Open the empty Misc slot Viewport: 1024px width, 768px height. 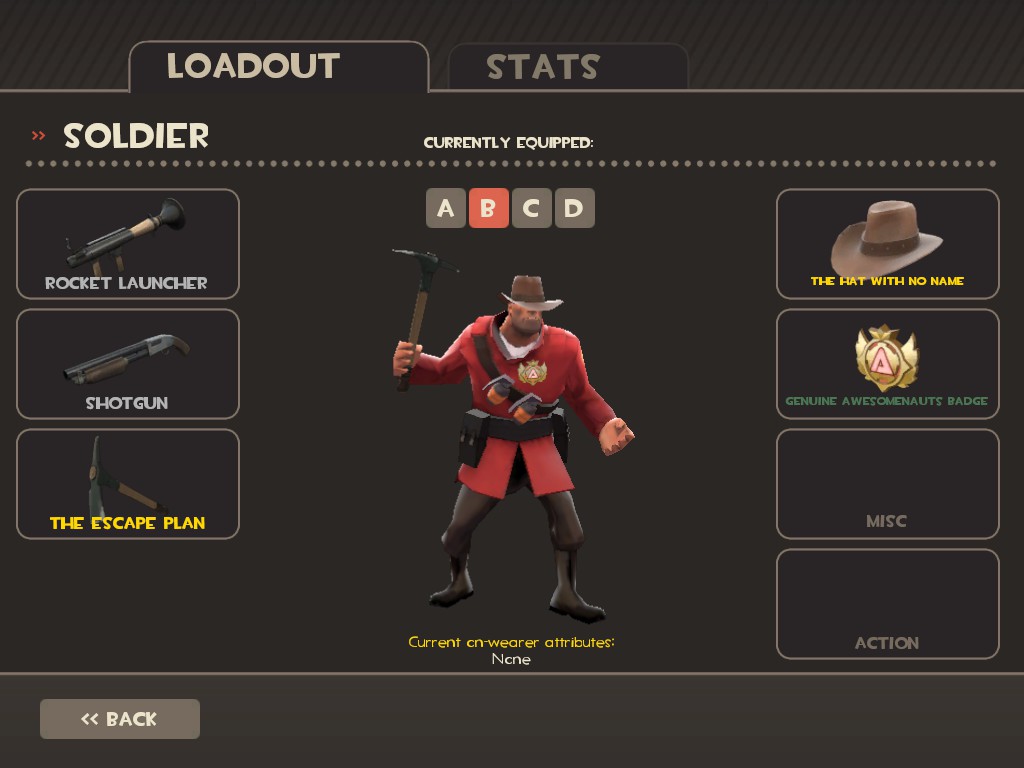click(x=888, y=484)
